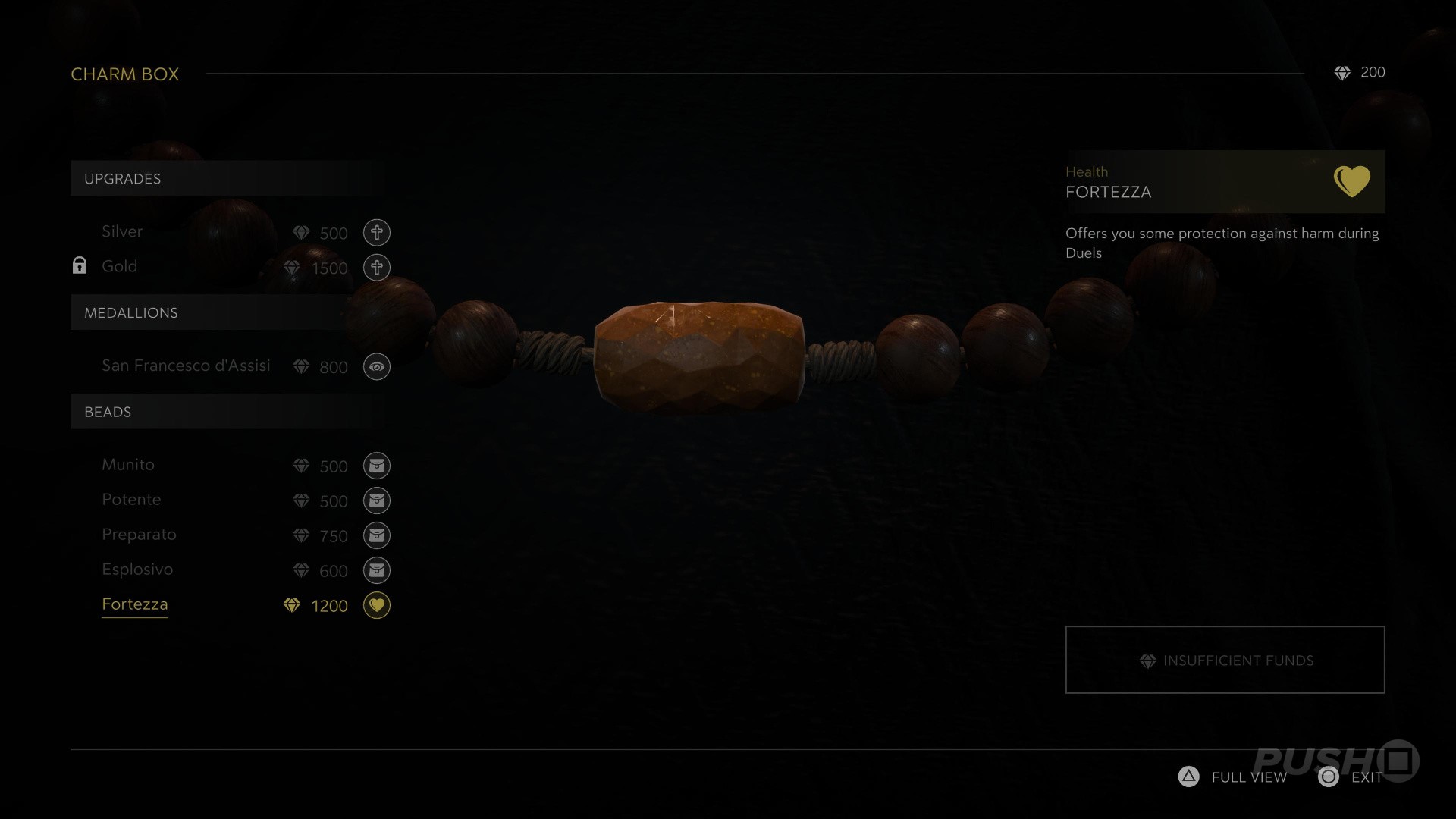Image resolution: width=1456 pixels, height=819 pixels.
Task: Select the Preparato bead
Action: click(x=139, y=535)
